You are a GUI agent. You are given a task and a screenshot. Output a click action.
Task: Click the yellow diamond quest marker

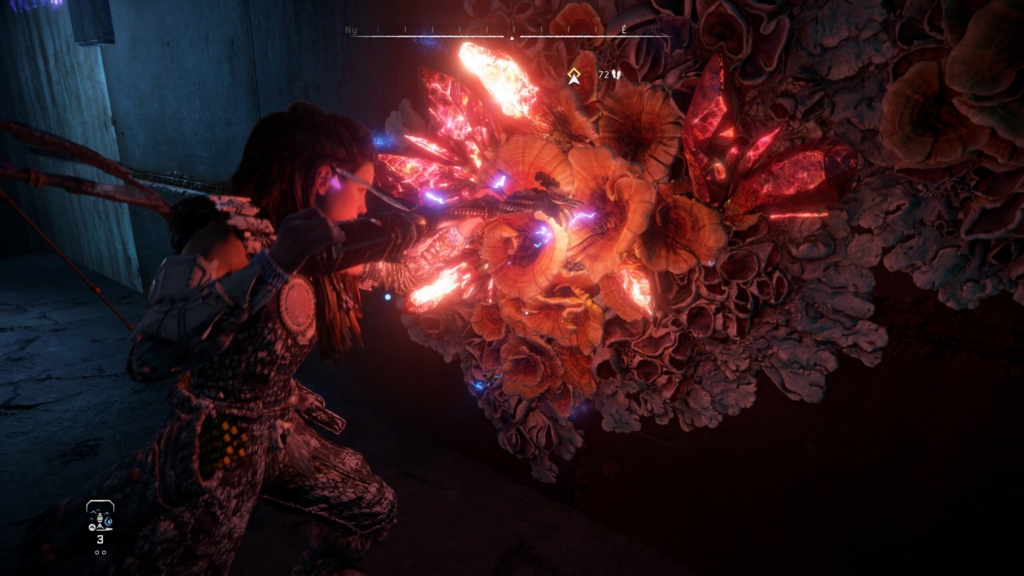coord(574,75)
